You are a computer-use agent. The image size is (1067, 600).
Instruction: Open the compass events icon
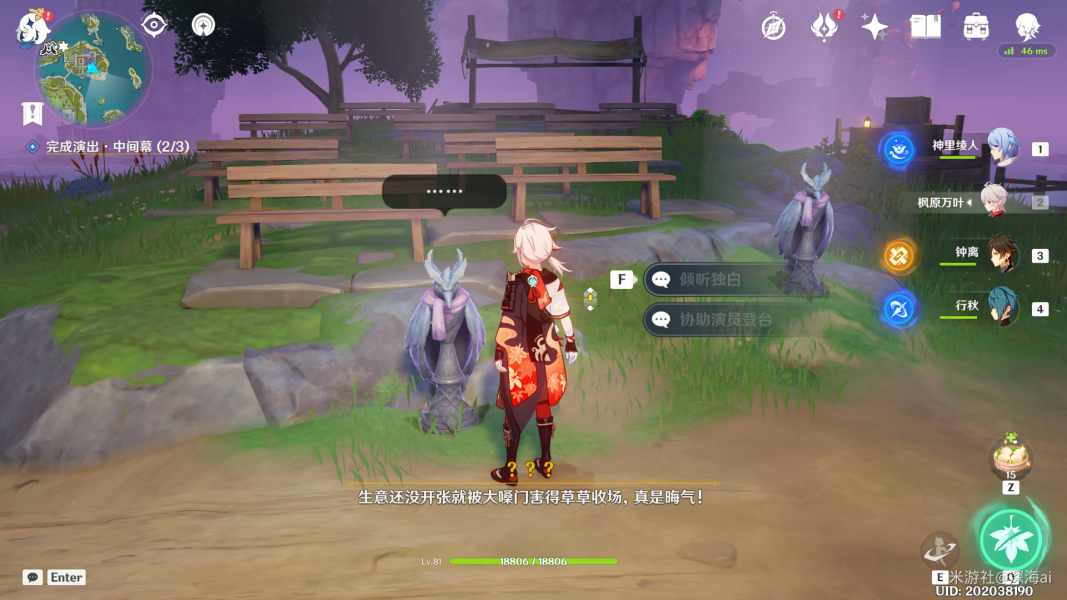(773, 27)
